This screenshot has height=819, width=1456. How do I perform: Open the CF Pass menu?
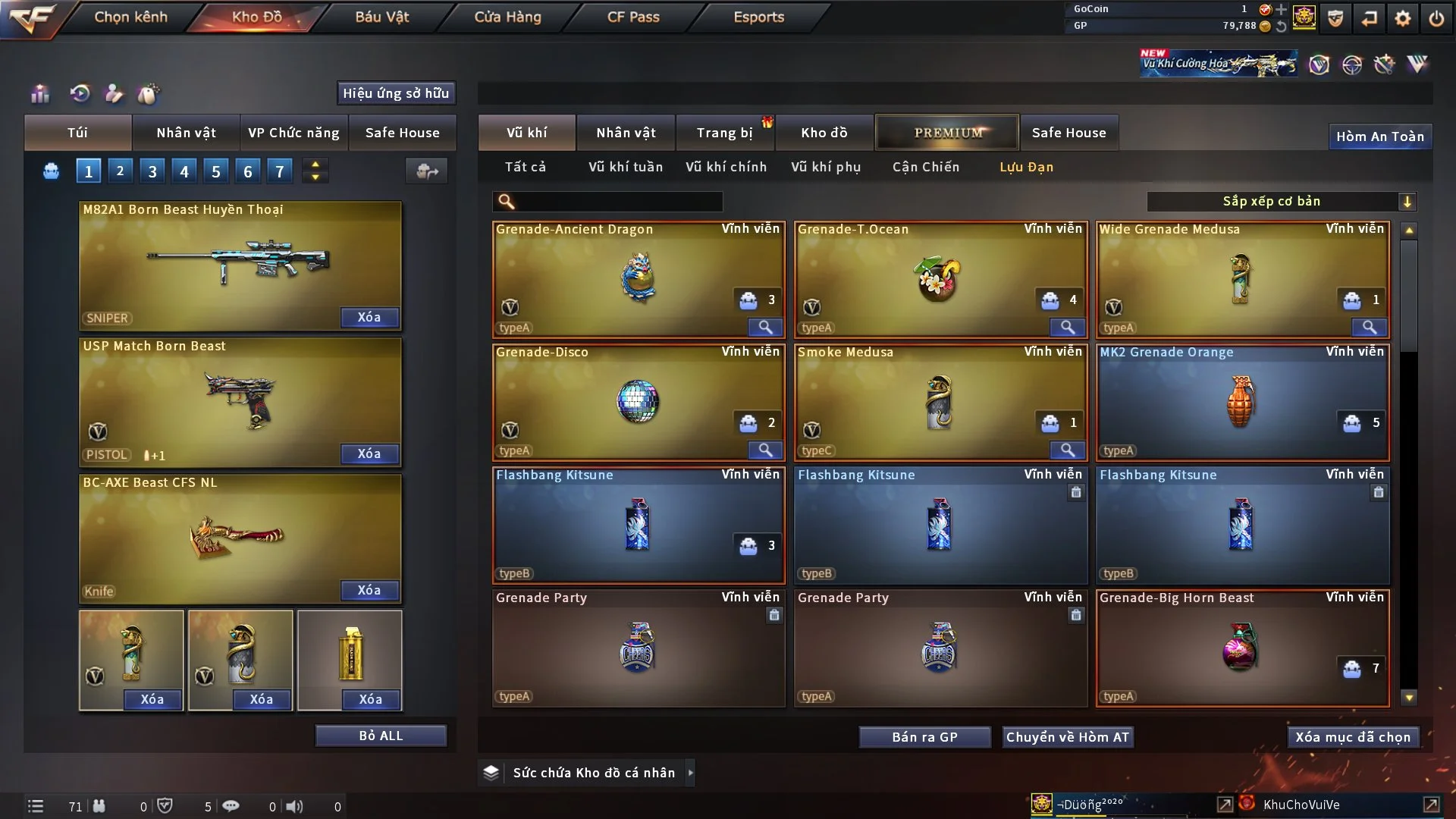tap(633, 17)
